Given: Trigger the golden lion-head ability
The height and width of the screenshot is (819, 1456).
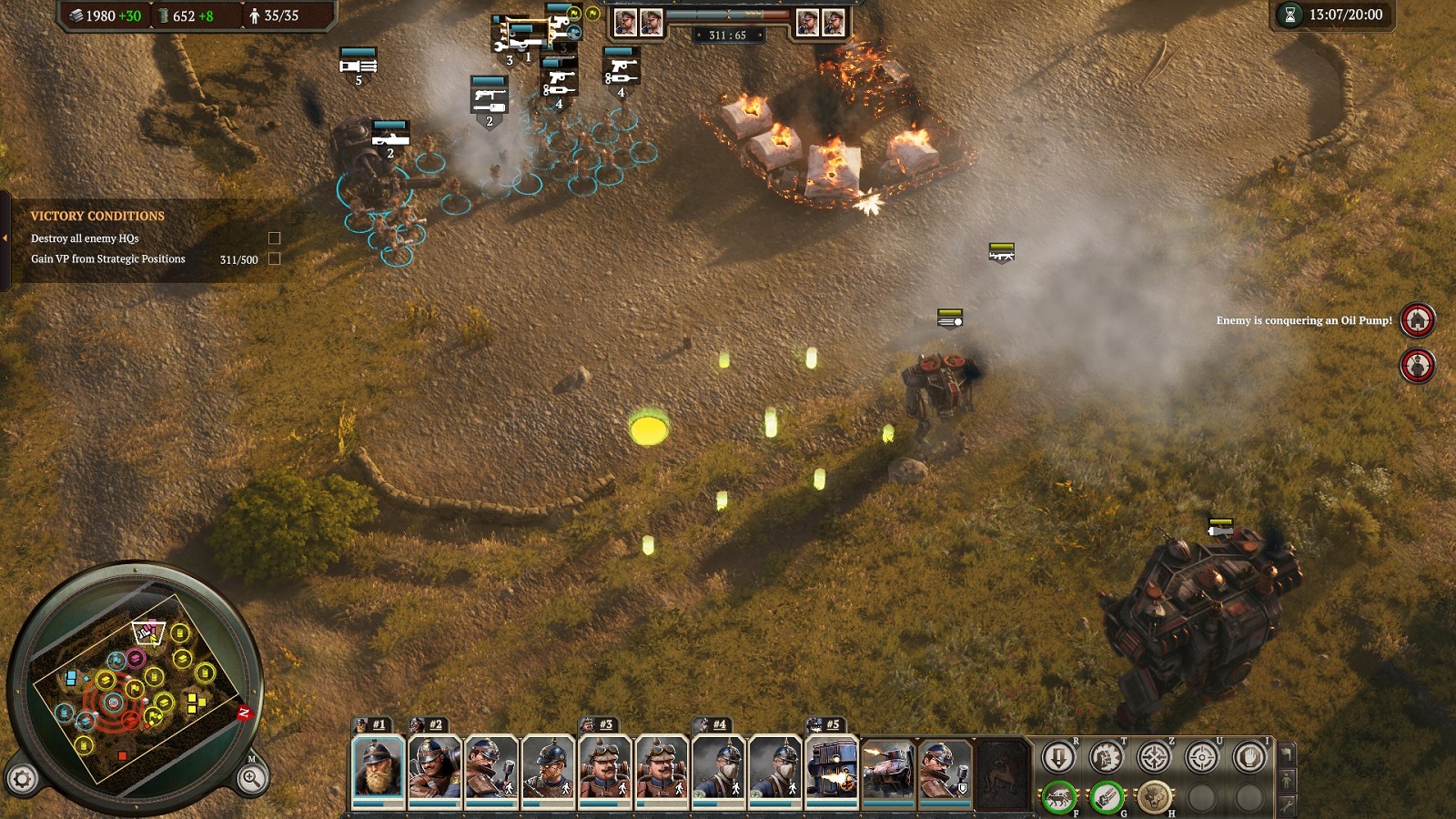Looking at the screenshot, I should tap(1154, 798).
